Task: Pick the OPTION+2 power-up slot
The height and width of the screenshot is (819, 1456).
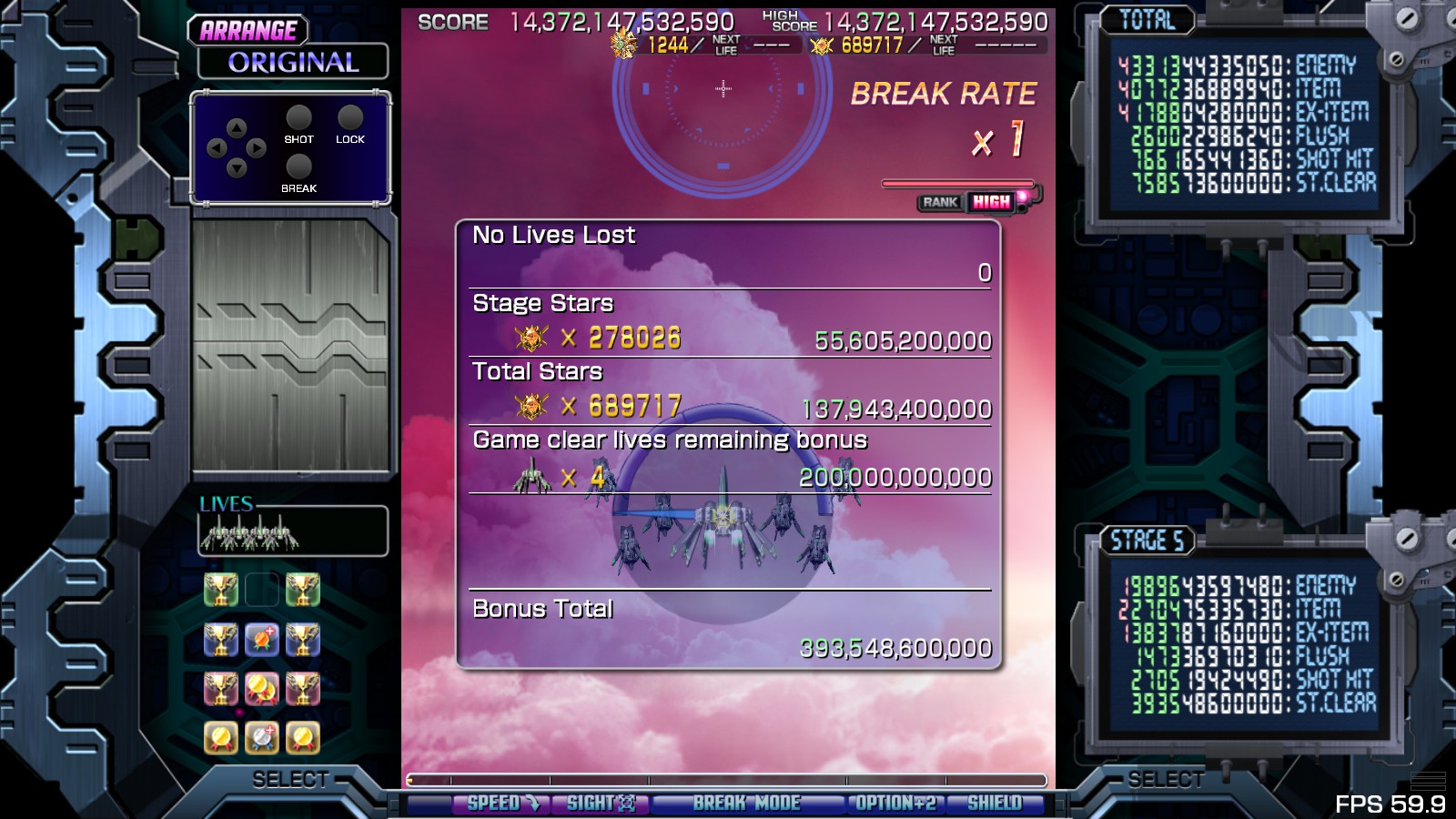Action: coord(895,804)
